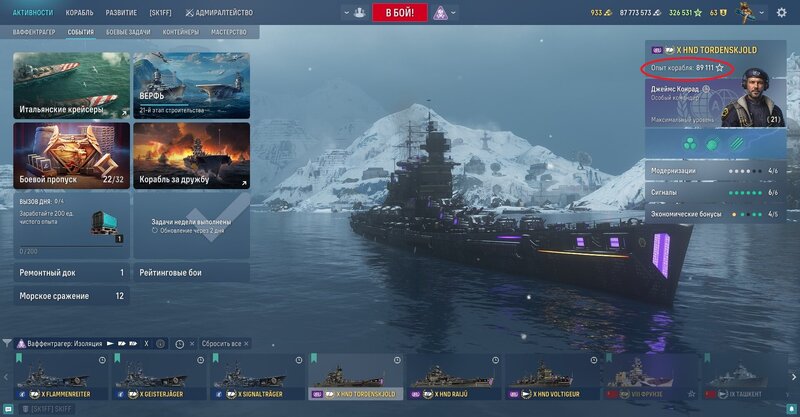The width and height of the screenshot is (800, 417).
Task: Open the Морское сражение row
Action: point(72,296)
